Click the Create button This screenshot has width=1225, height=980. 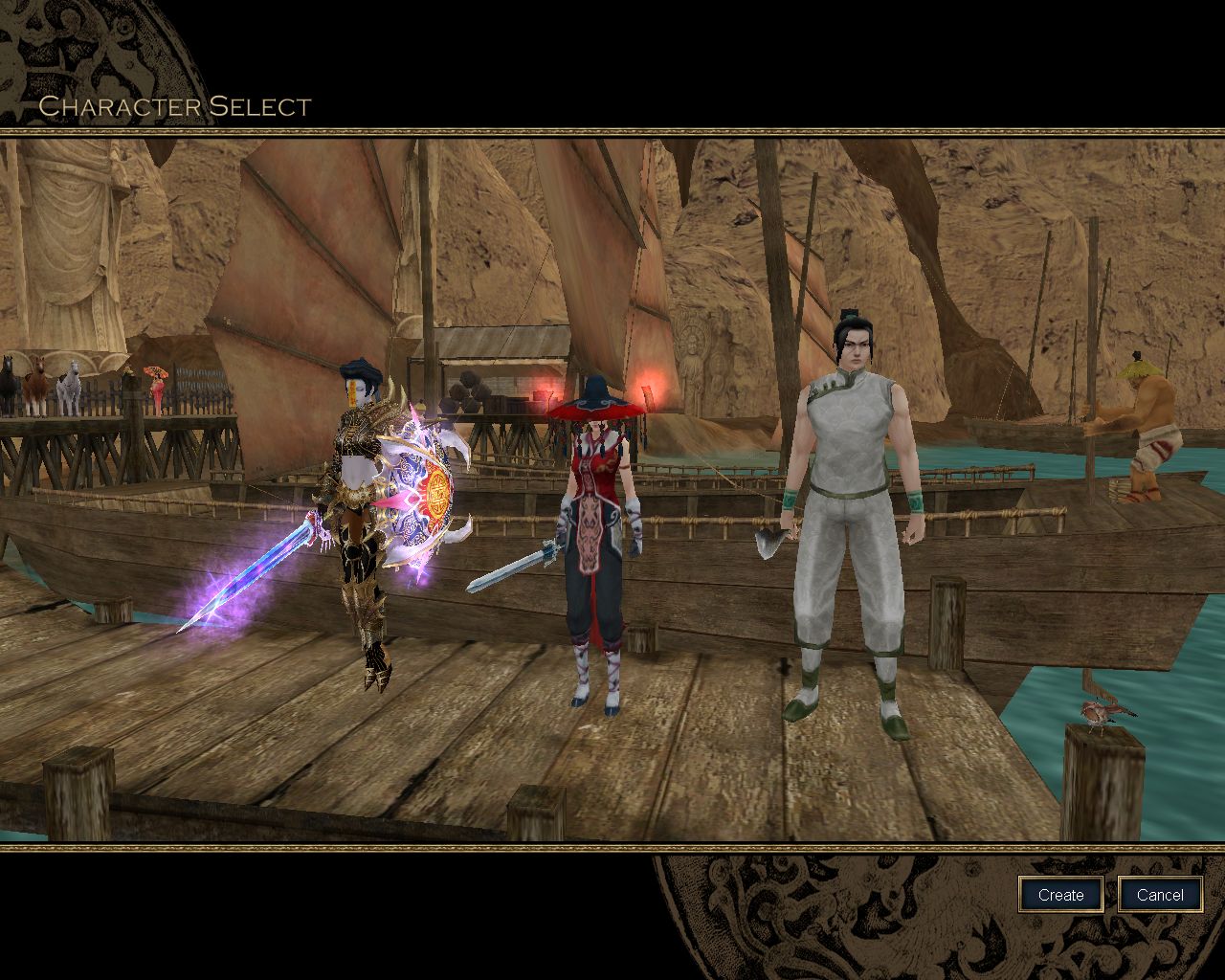pyautogui.click(x=1060, y=895)
